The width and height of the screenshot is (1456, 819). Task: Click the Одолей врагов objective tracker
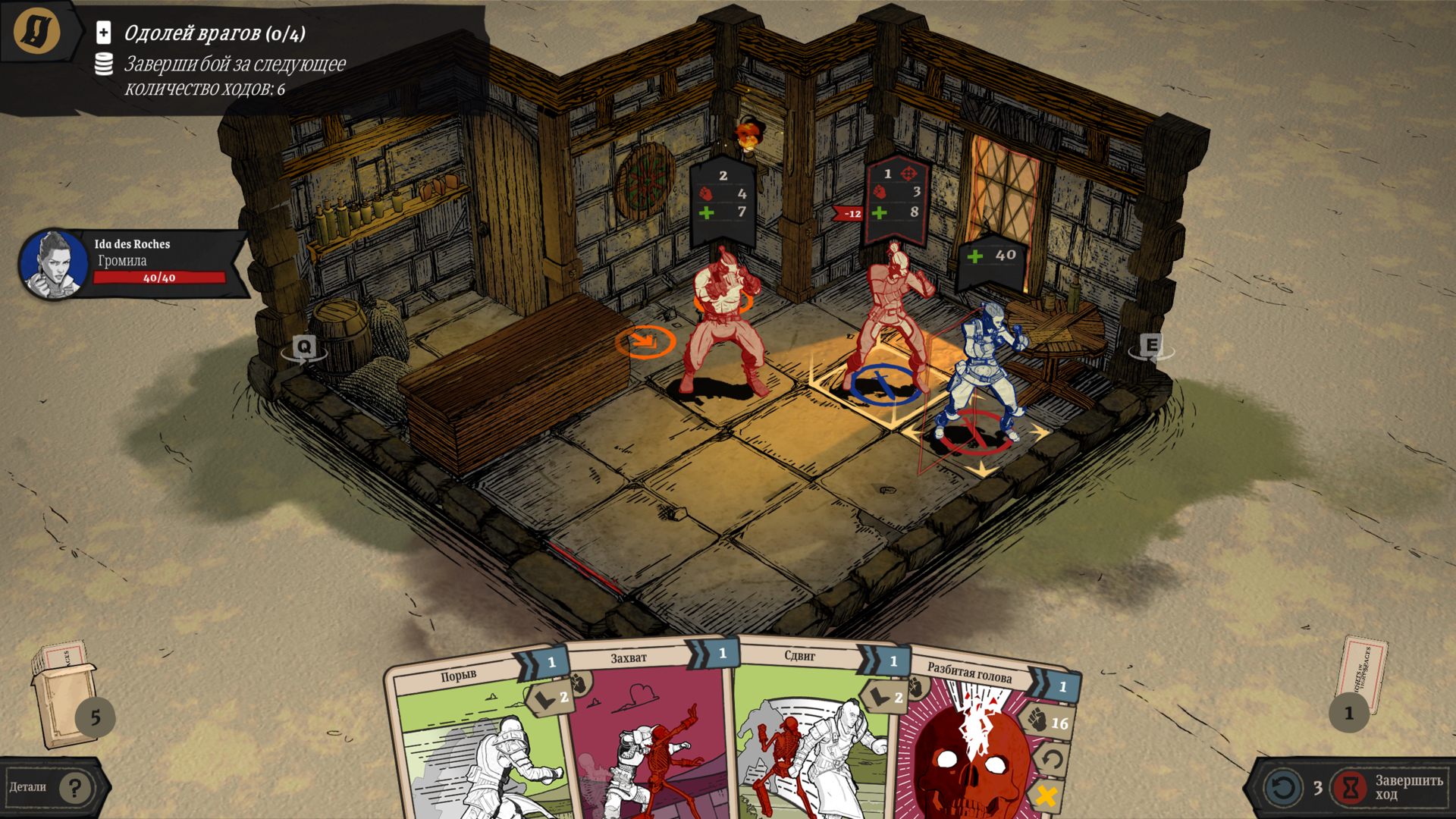tap(215, 33)
